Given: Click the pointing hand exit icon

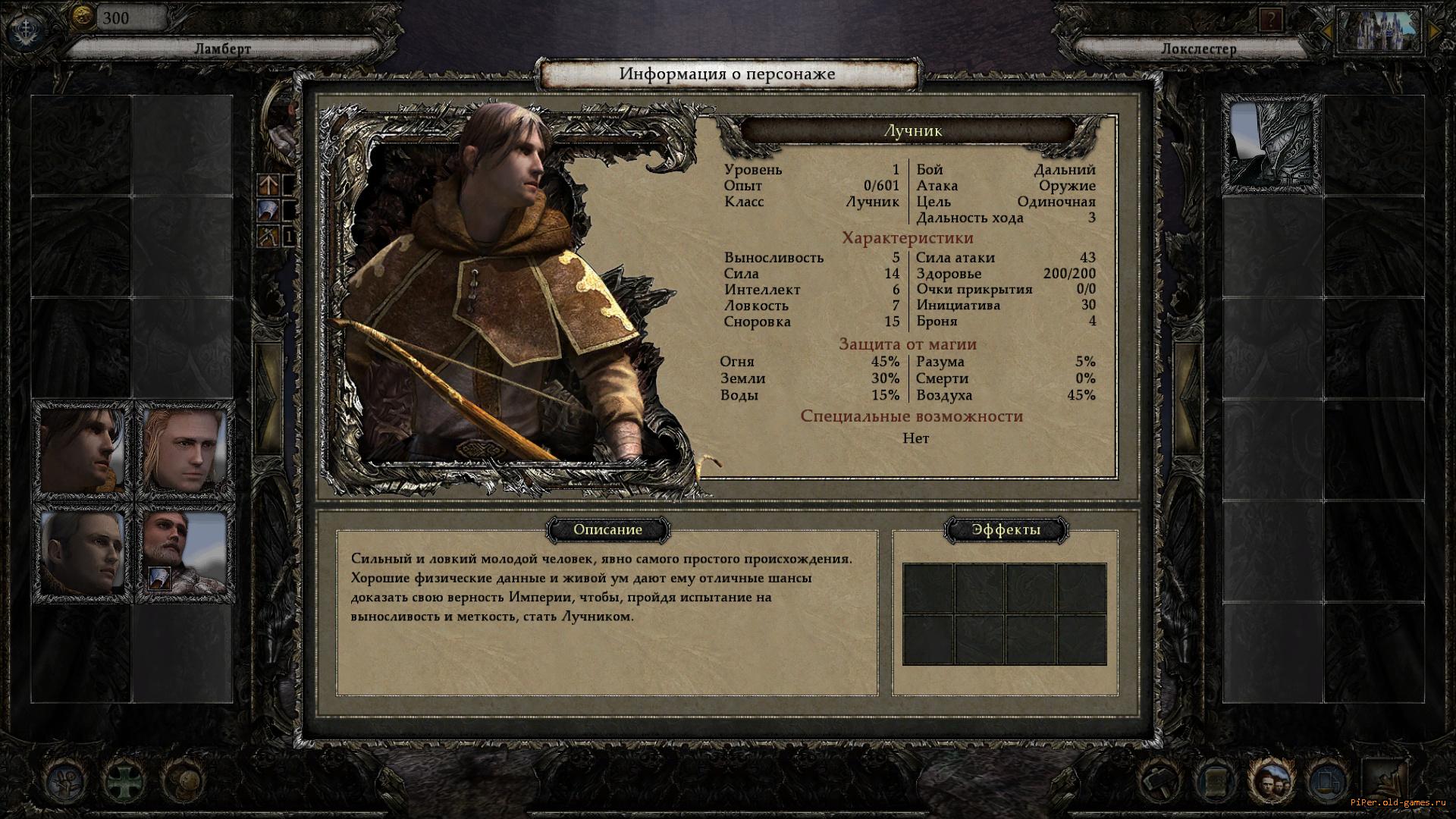Looking at the screenshot, I should coord(1385,781).
